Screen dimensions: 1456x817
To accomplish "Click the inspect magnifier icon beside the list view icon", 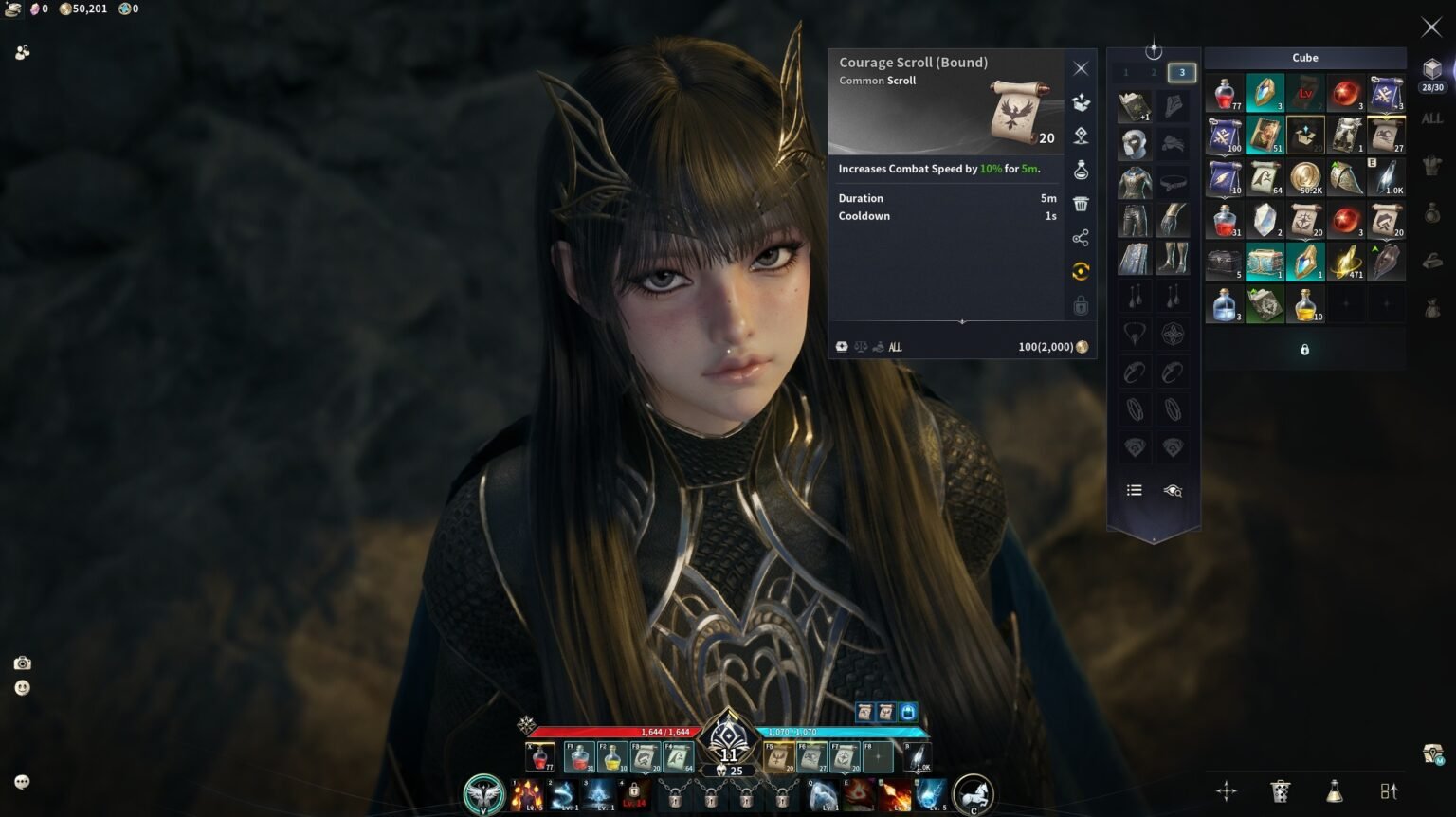I will coord(1174,490).
